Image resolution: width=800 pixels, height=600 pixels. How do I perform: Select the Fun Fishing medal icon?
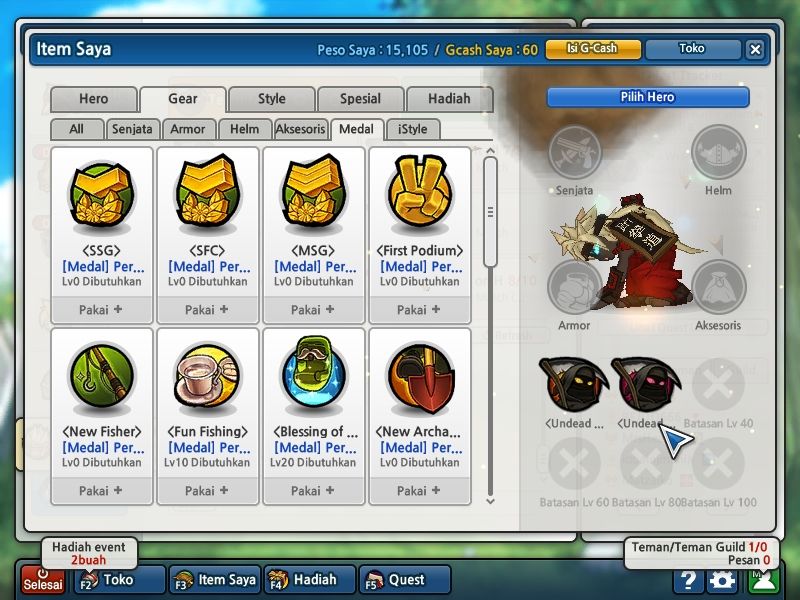coord(207,378)
